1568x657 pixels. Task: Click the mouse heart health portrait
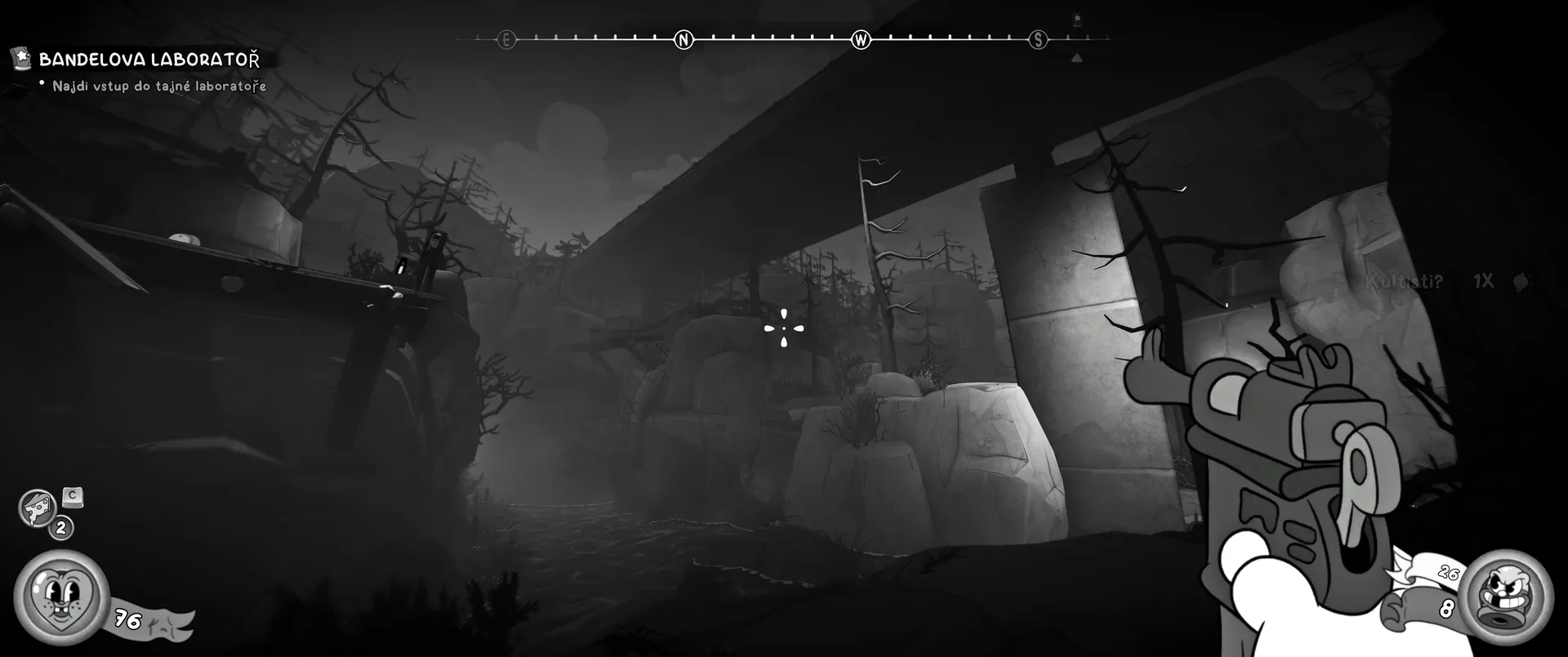pyautogui.click(x=60, y=597)
